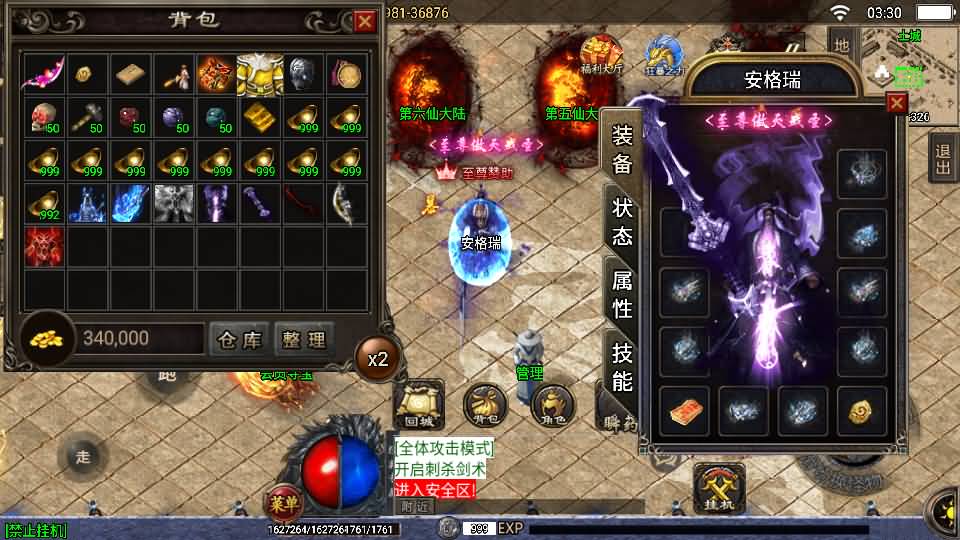This screenshot has width=960, height=540.
Task: Open the 属性 attributes tab
Action: pyautogui.click(x=622, y=293)
